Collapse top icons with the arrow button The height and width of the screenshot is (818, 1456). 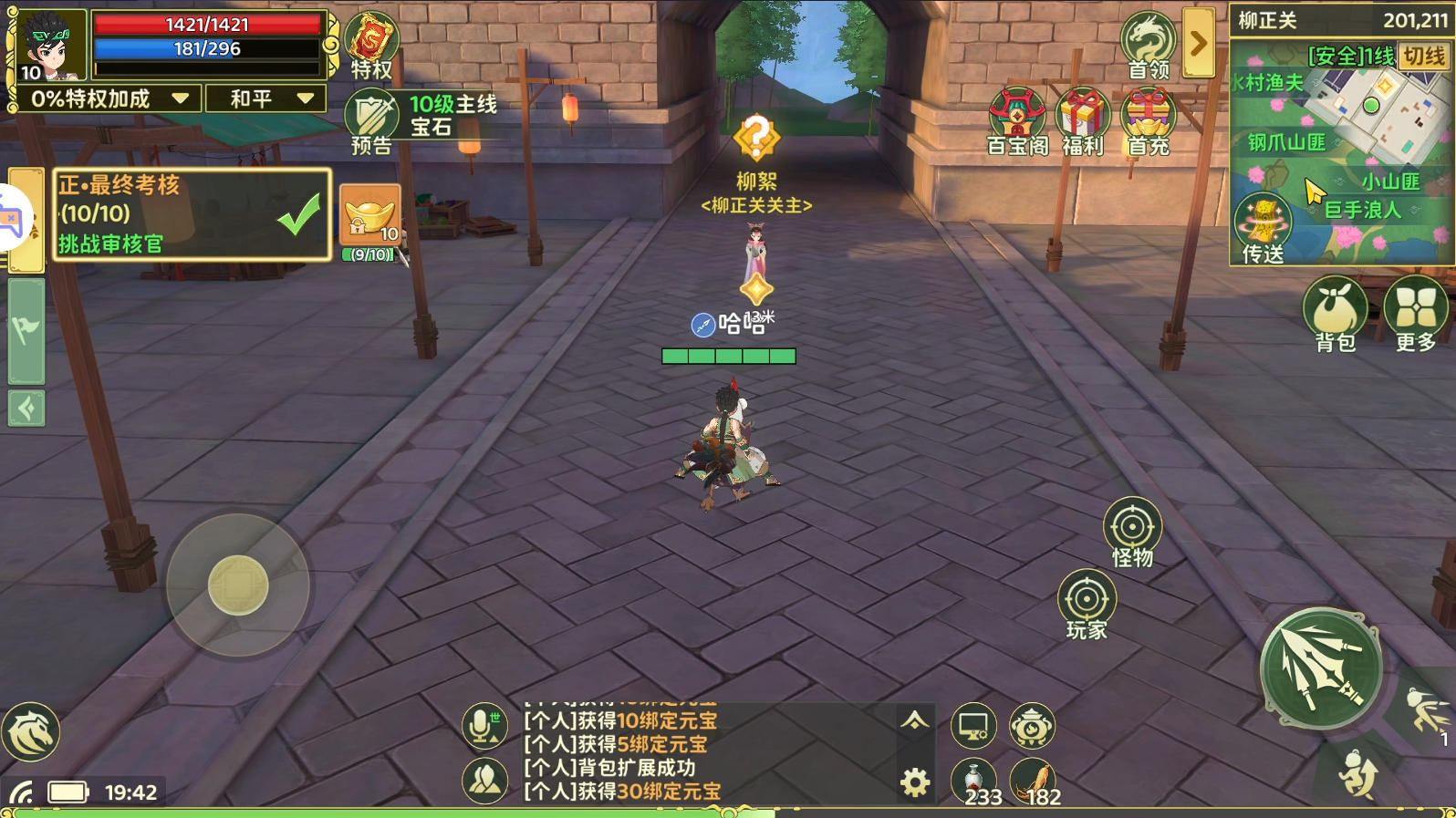1199,43
